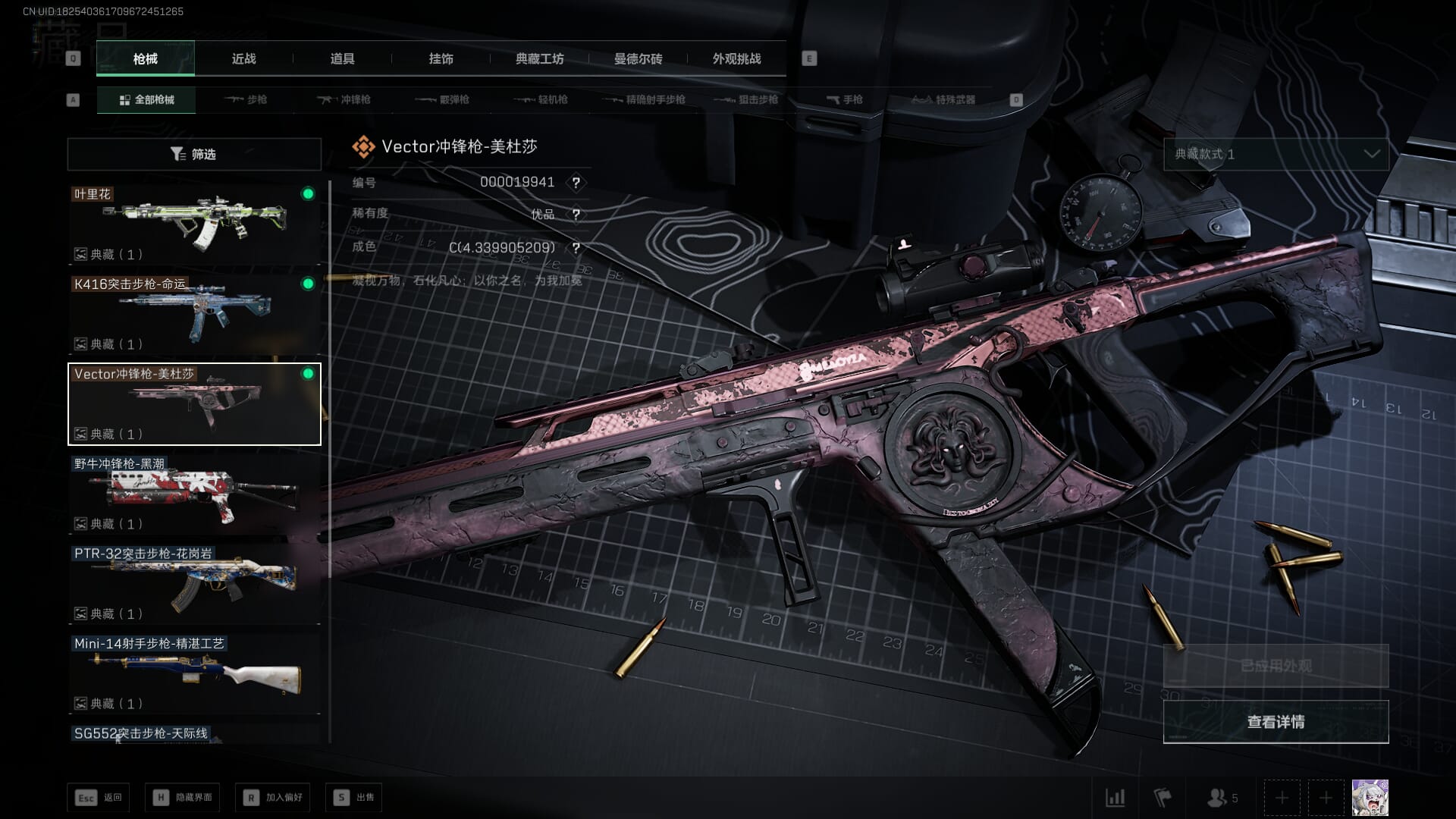Pick the PTR-32突击步枪-花岗岩 skin
Viewport: 1456px width, 819px height.
tap(194, 584)
